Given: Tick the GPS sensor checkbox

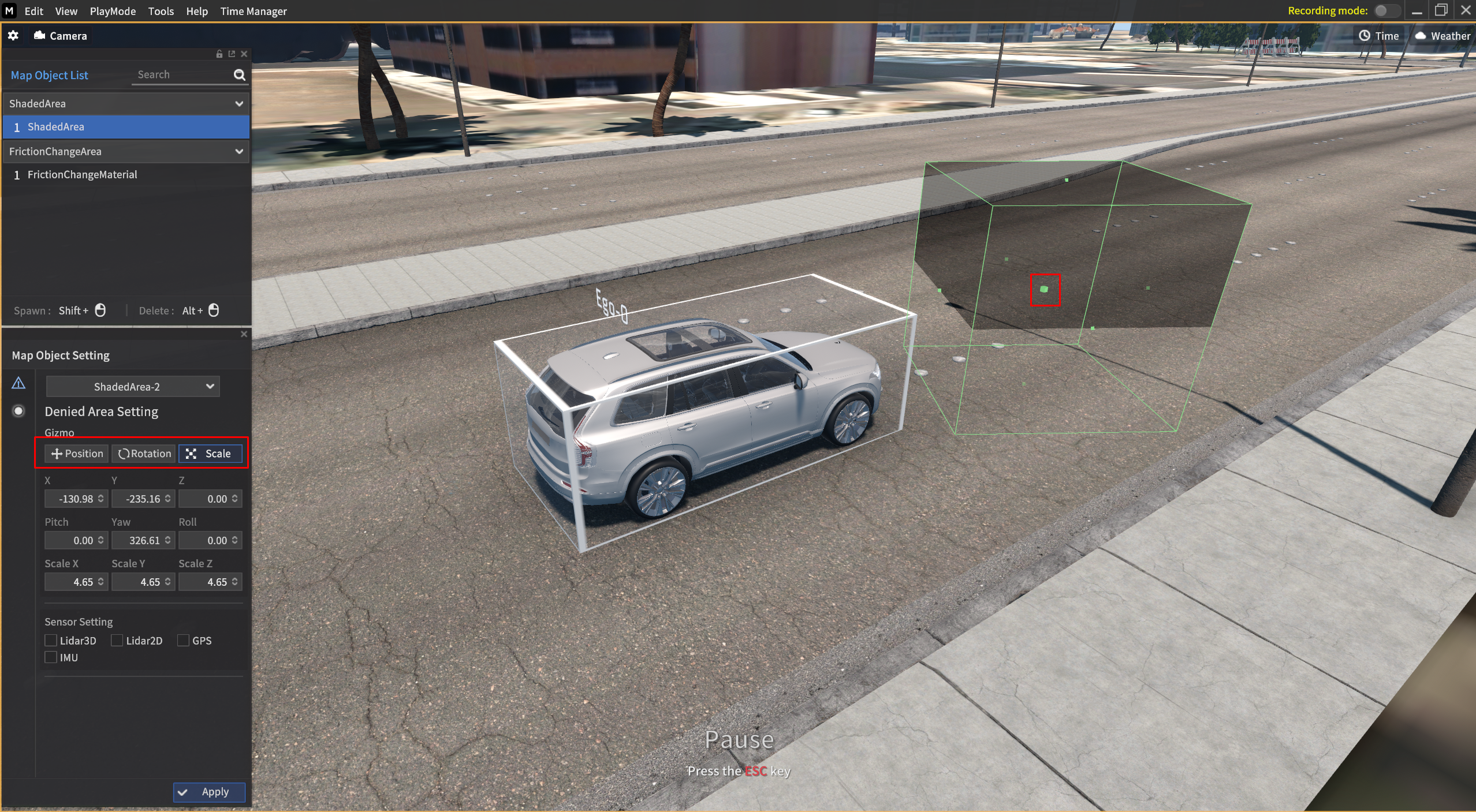Looking at the screenshot, I should pos(184,641).
